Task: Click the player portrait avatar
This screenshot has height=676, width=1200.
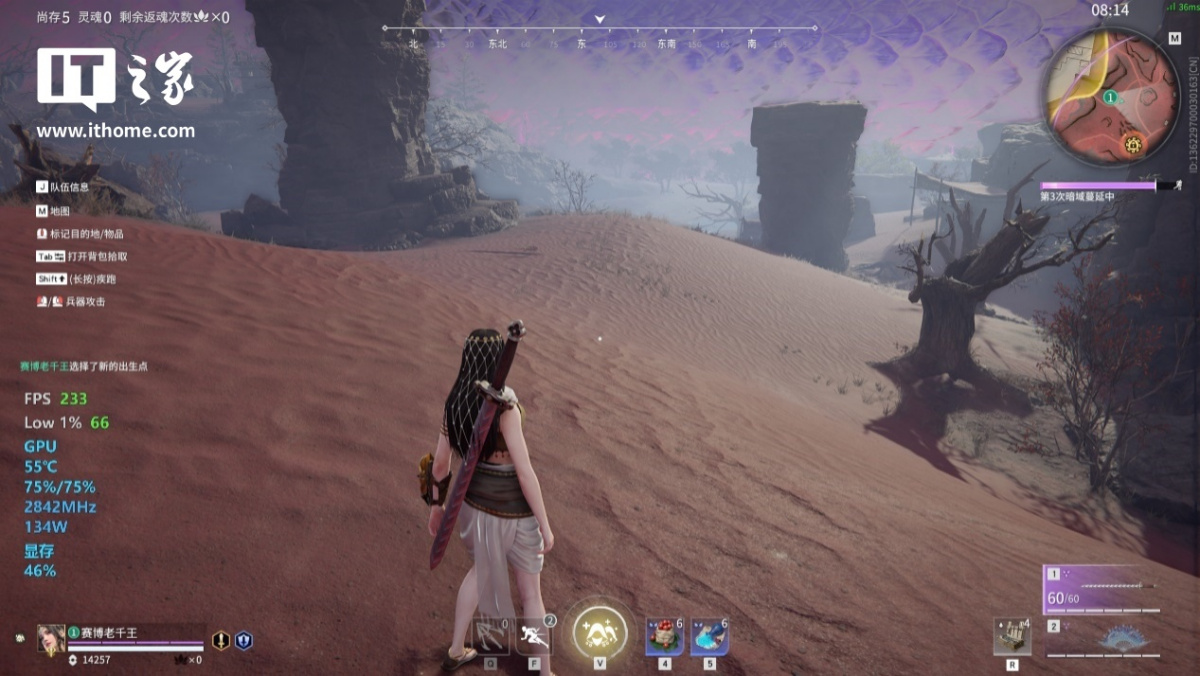Action: [51, 638]
